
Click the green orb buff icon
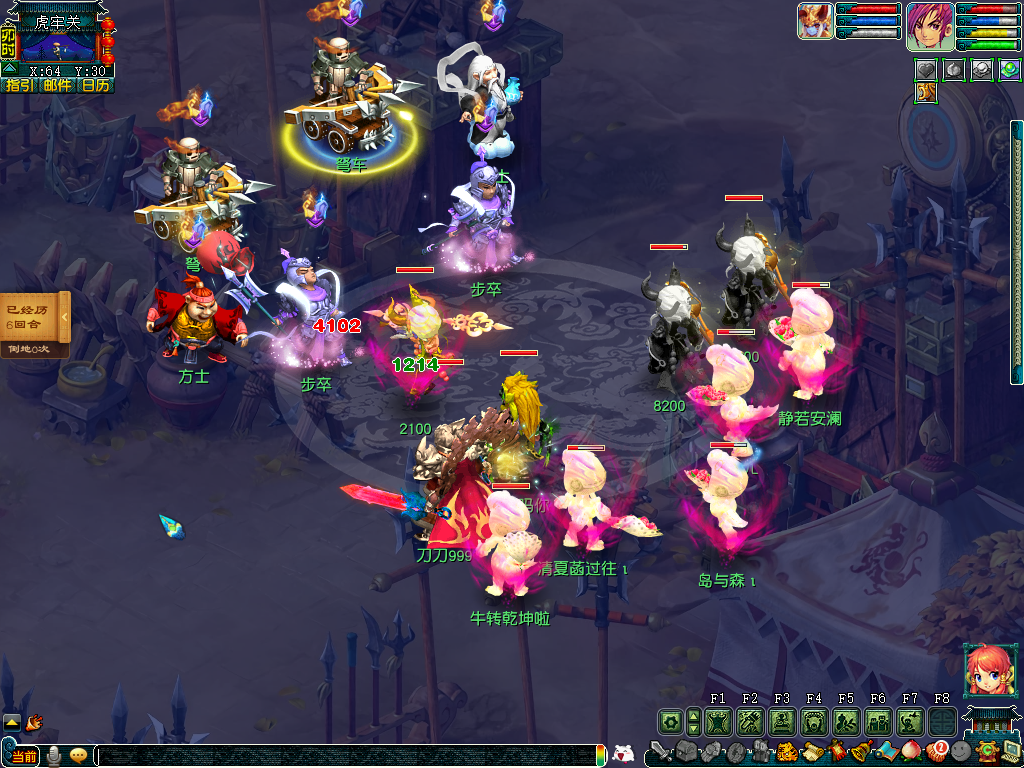pyautogui.click(x=1009, y=70)
